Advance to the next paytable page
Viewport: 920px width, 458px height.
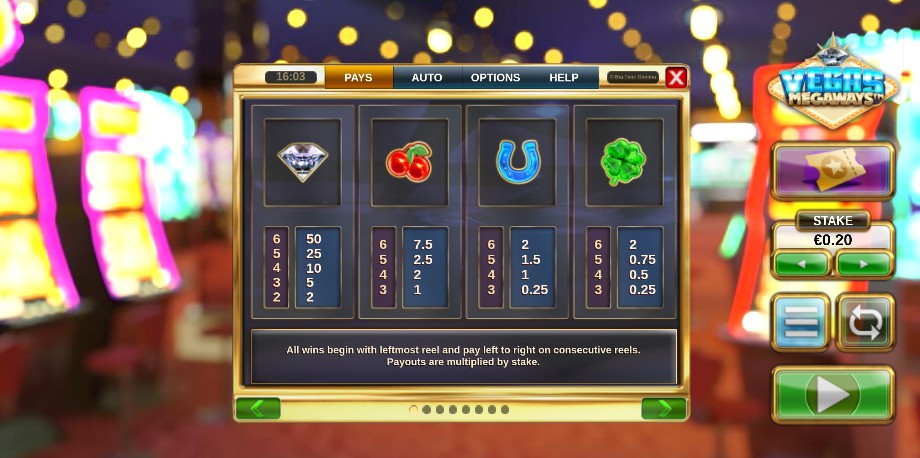pos(663,408)
